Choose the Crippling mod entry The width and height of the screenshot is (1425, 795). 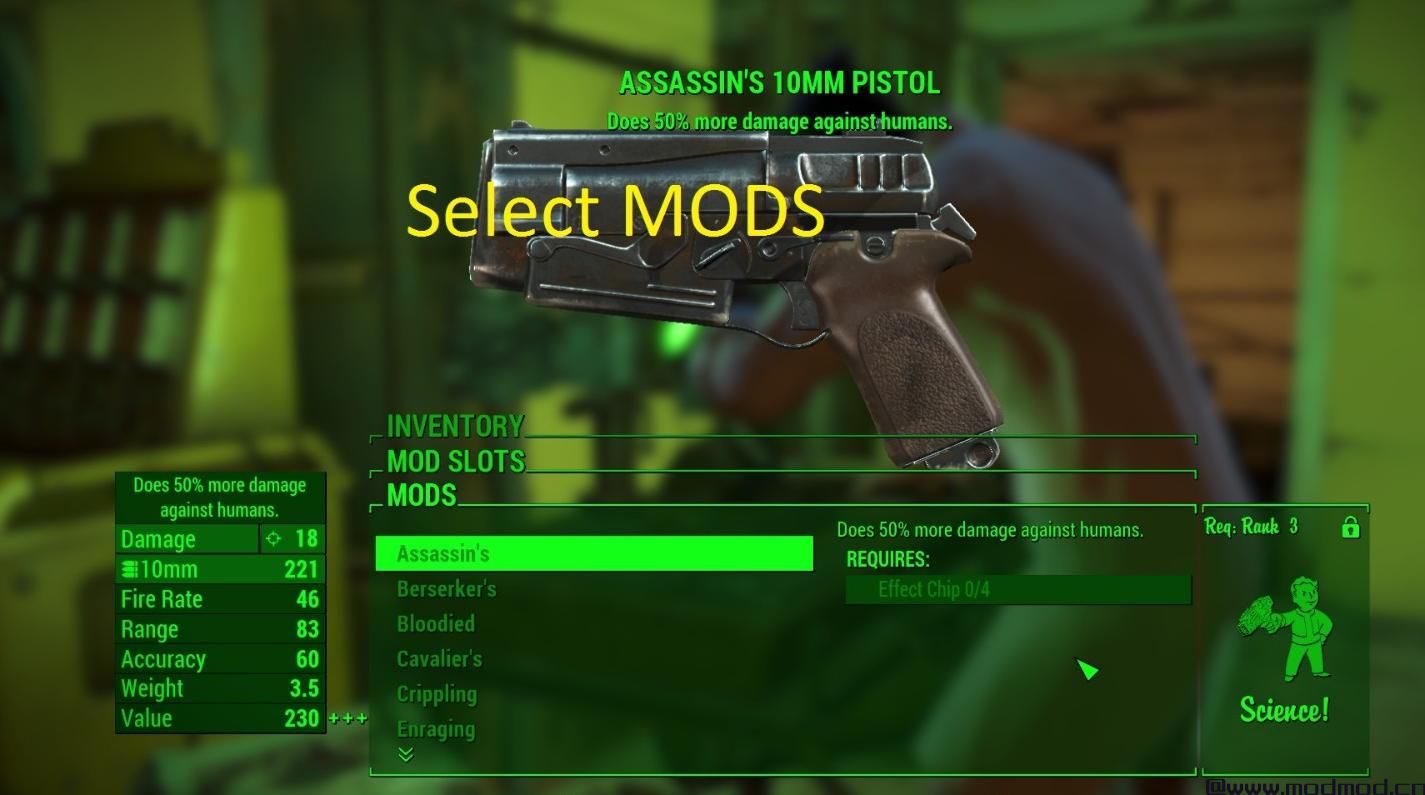(436, 694)
